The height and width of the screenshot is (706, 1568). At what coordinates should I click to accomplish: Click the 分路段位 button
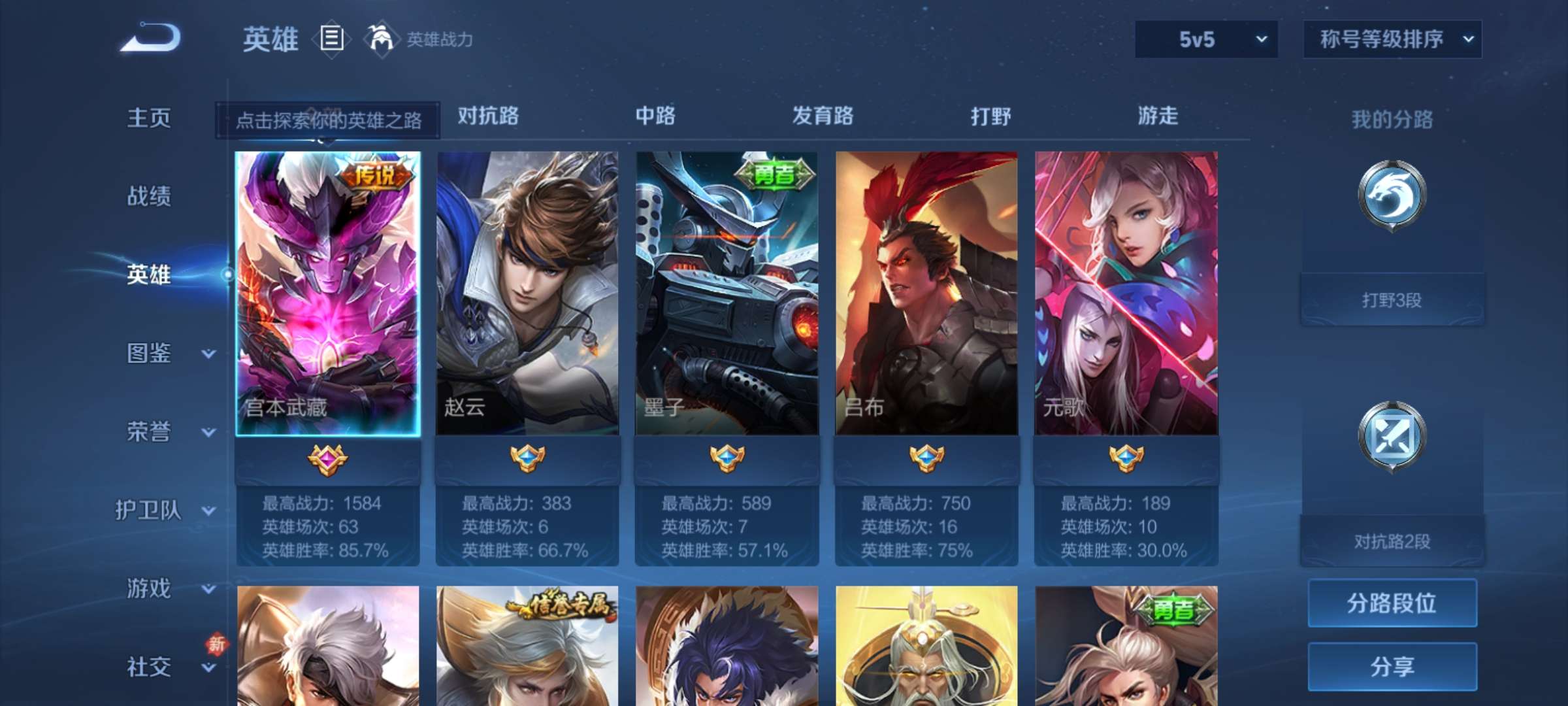point(1392,602)
